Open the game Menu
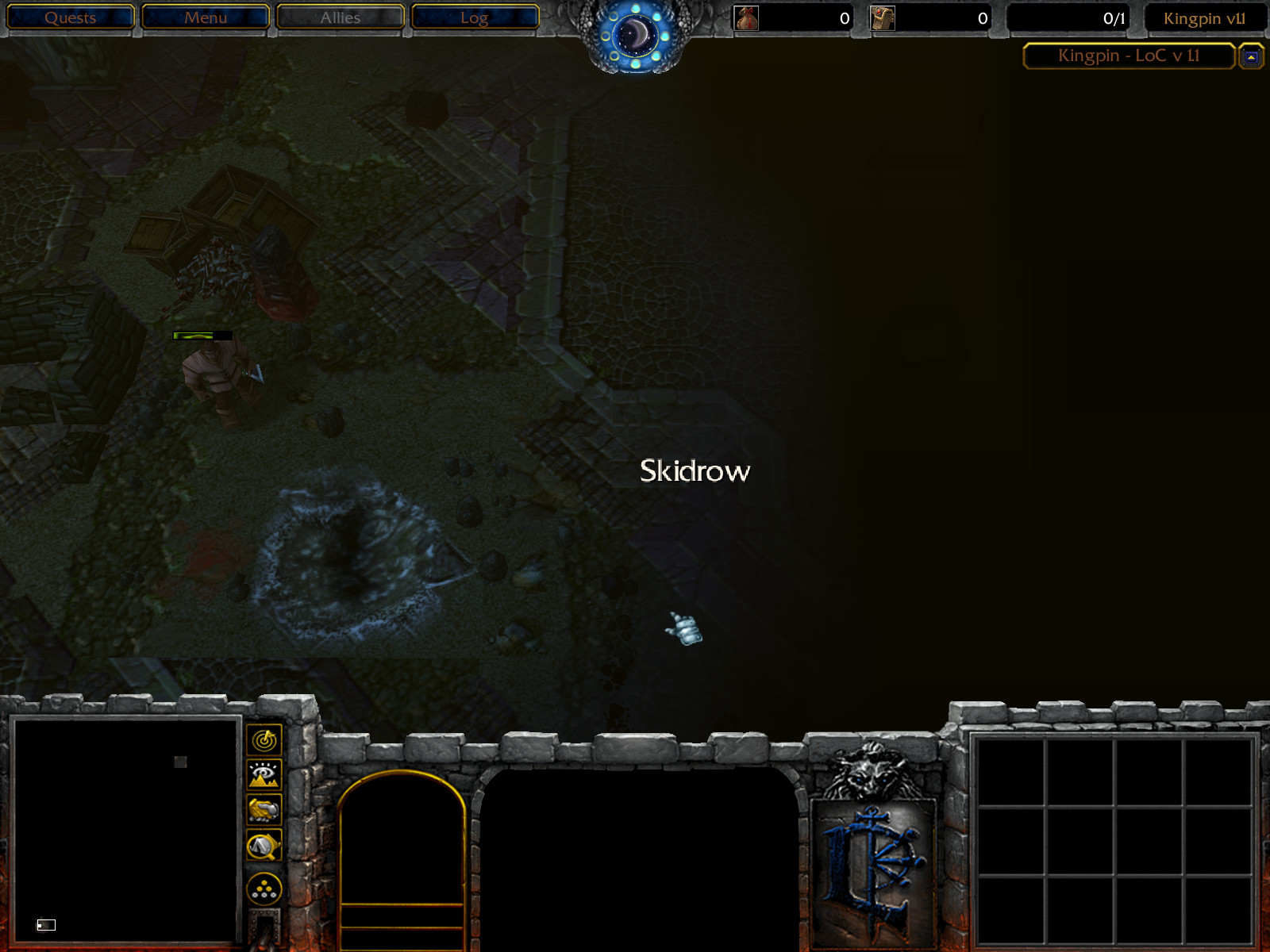This screenshot has width=1270, height=952. tap(206, 17)
